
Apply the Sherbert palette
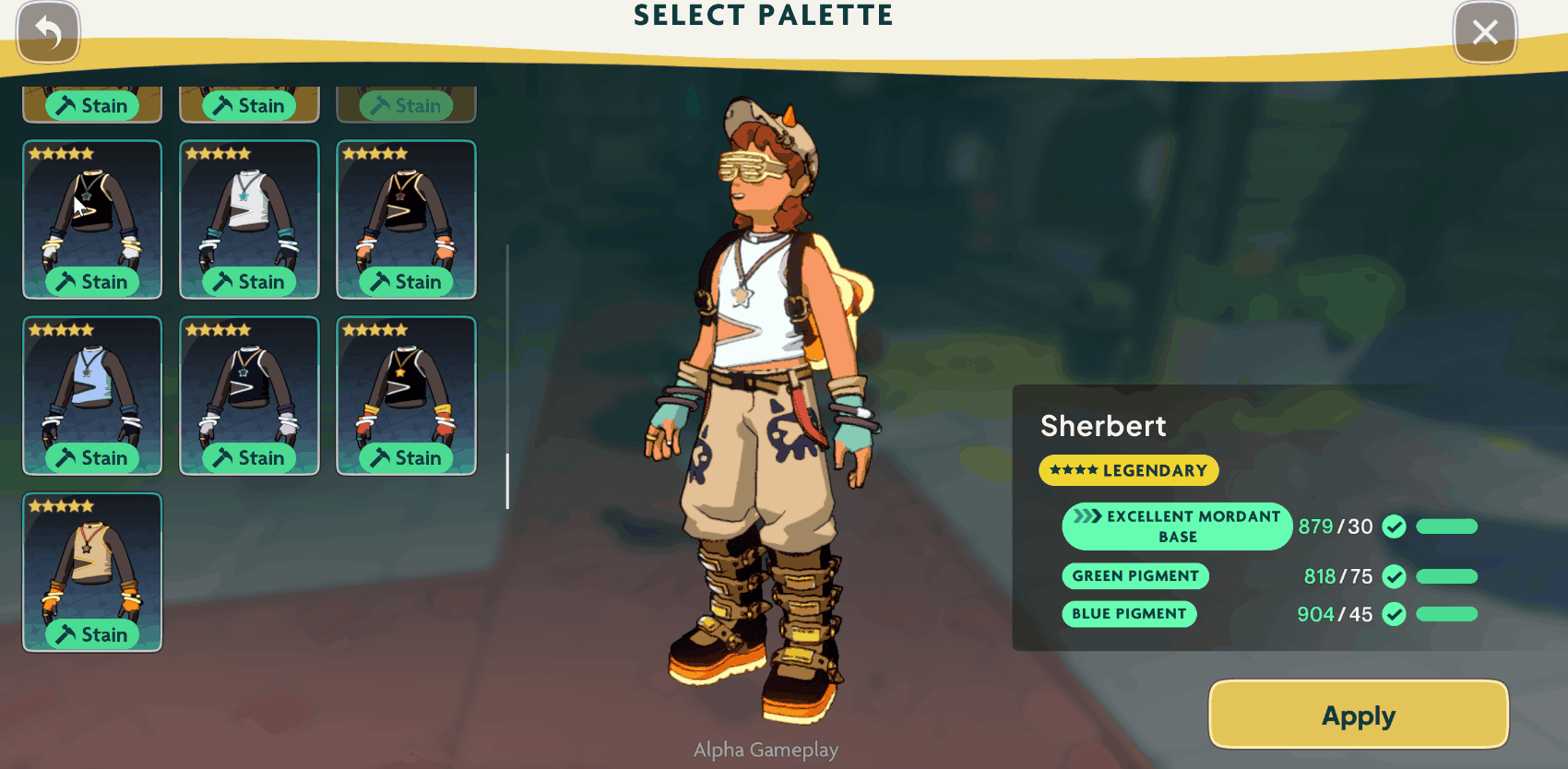[x=1358, y=716]
